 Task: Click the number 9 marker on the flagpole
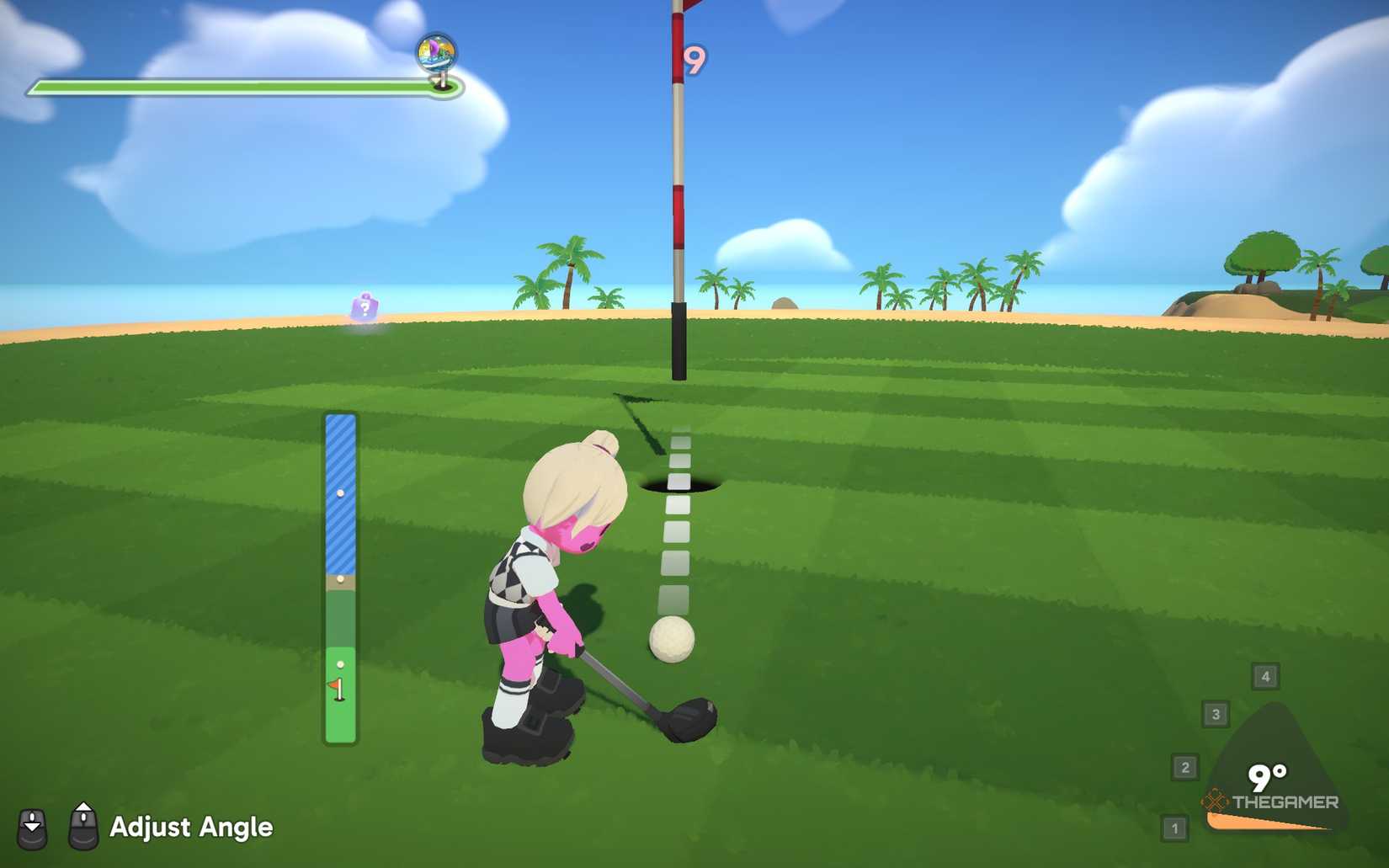coord(694,57)
